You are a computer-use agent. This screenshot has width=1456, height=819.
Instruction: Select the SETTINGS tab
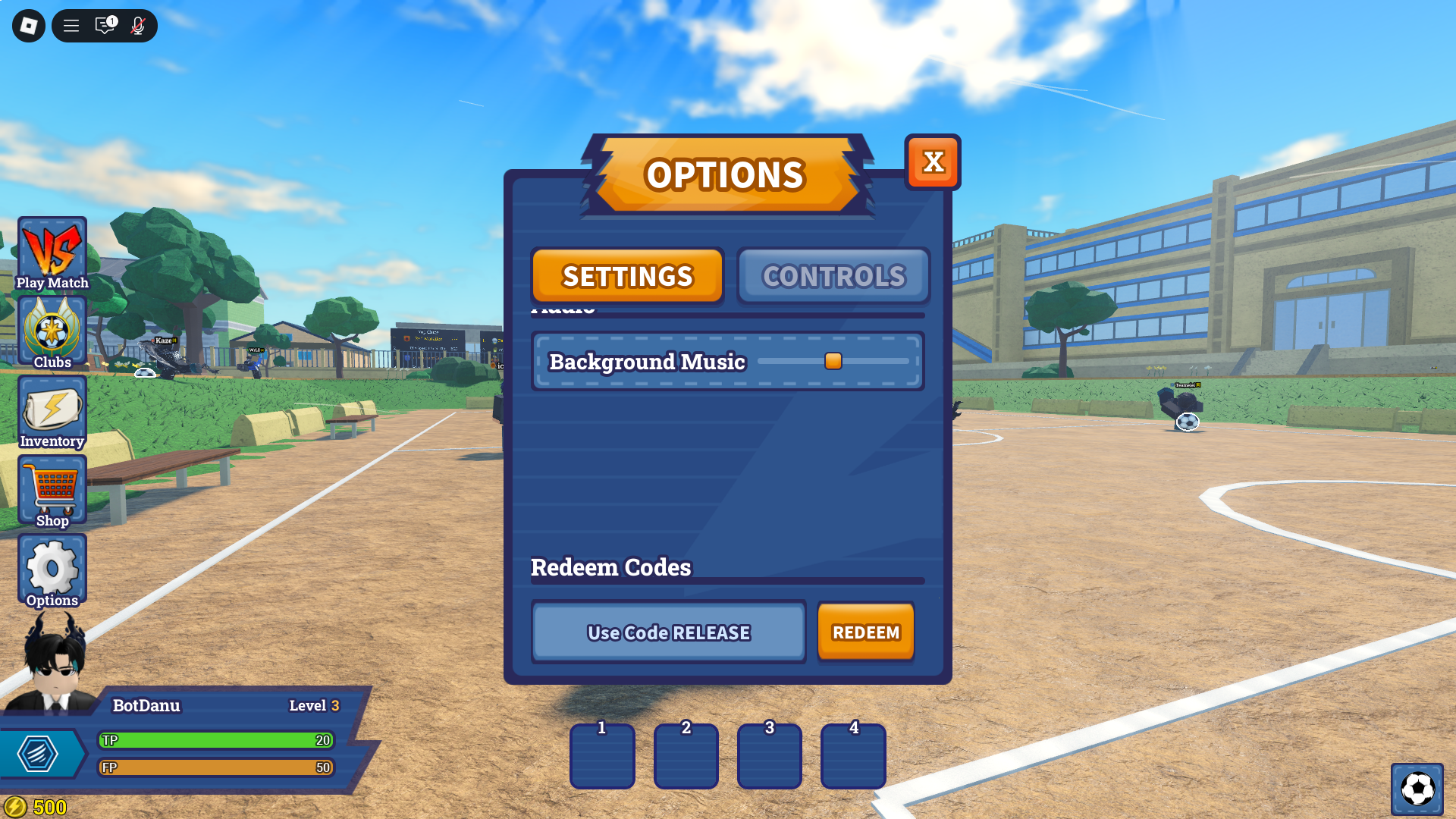[x=627, y=276]
